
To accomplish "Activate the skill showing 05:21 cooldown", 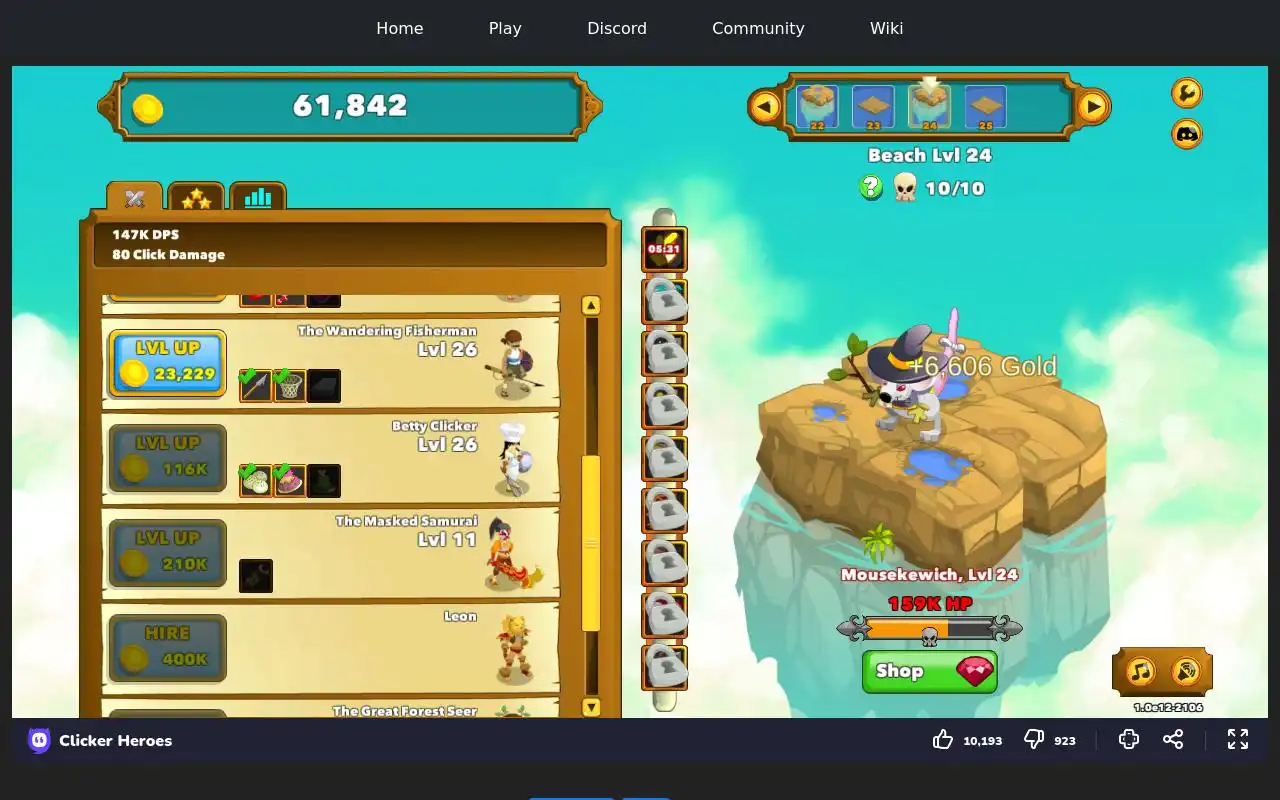I will (x=664, y=250).
